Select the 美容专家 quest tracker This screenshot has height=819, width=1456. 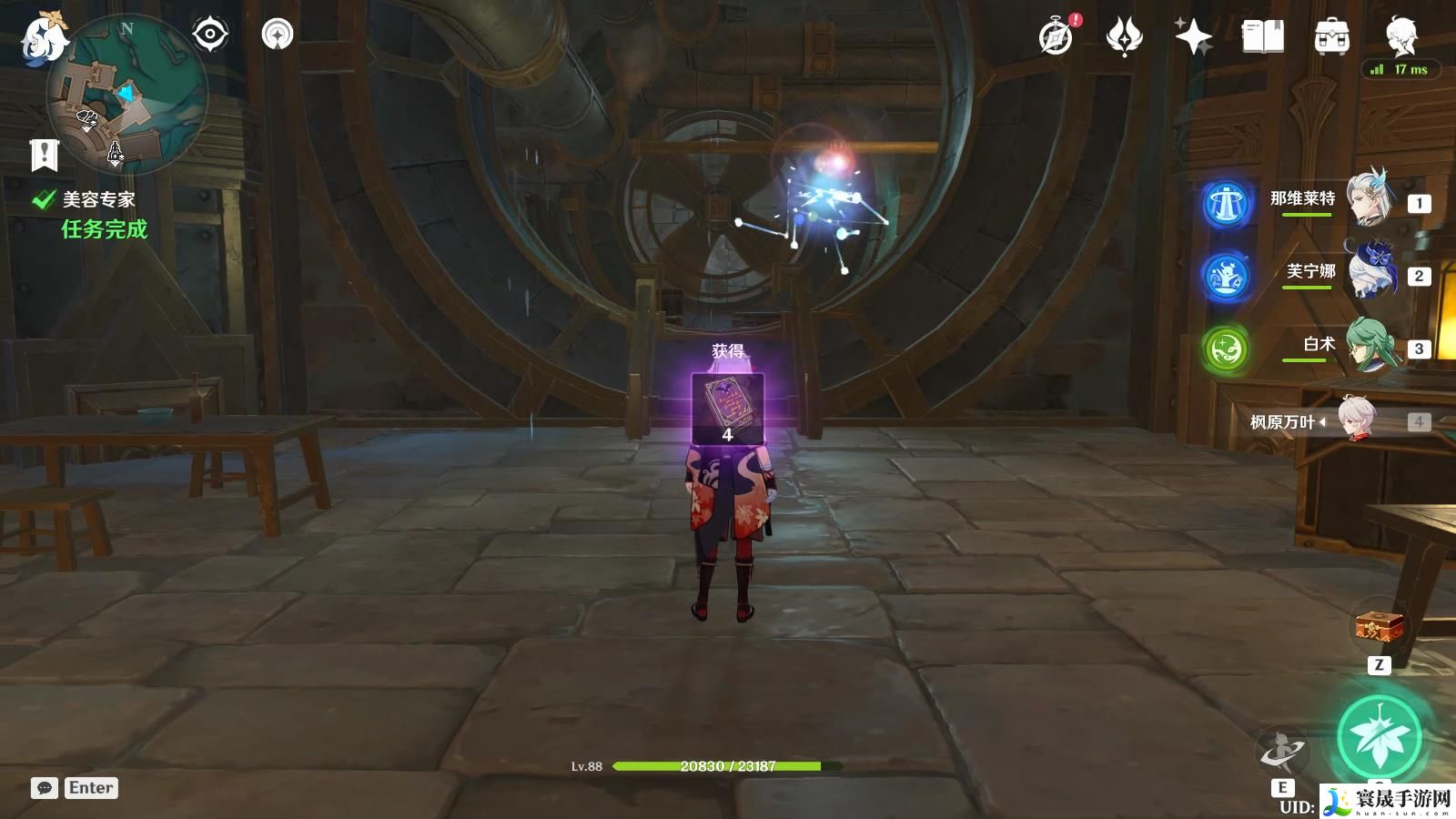click(98, 200)
